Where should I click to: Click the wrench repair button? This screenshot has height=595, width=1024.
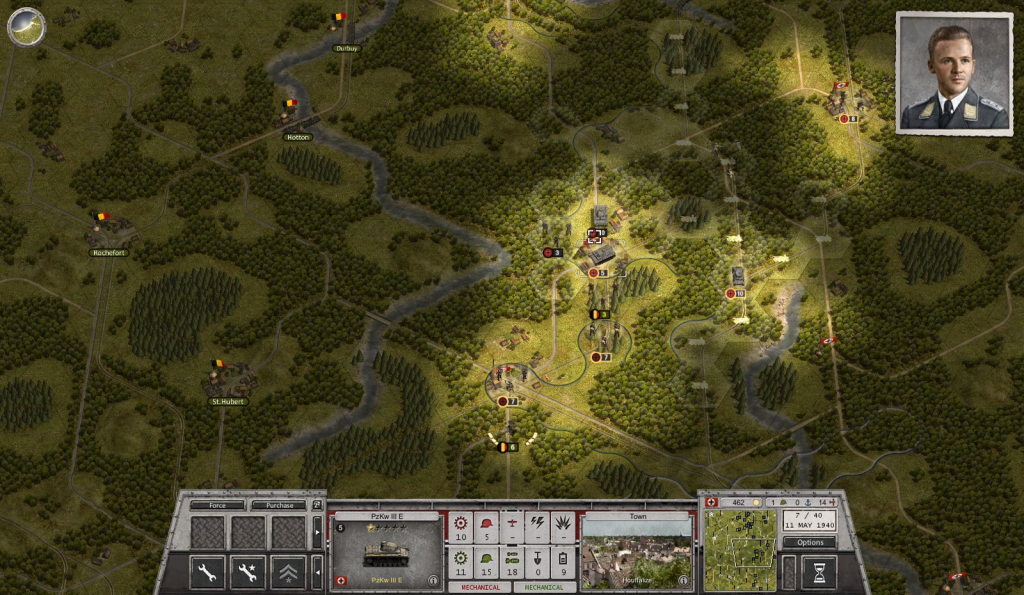[208, 572]
